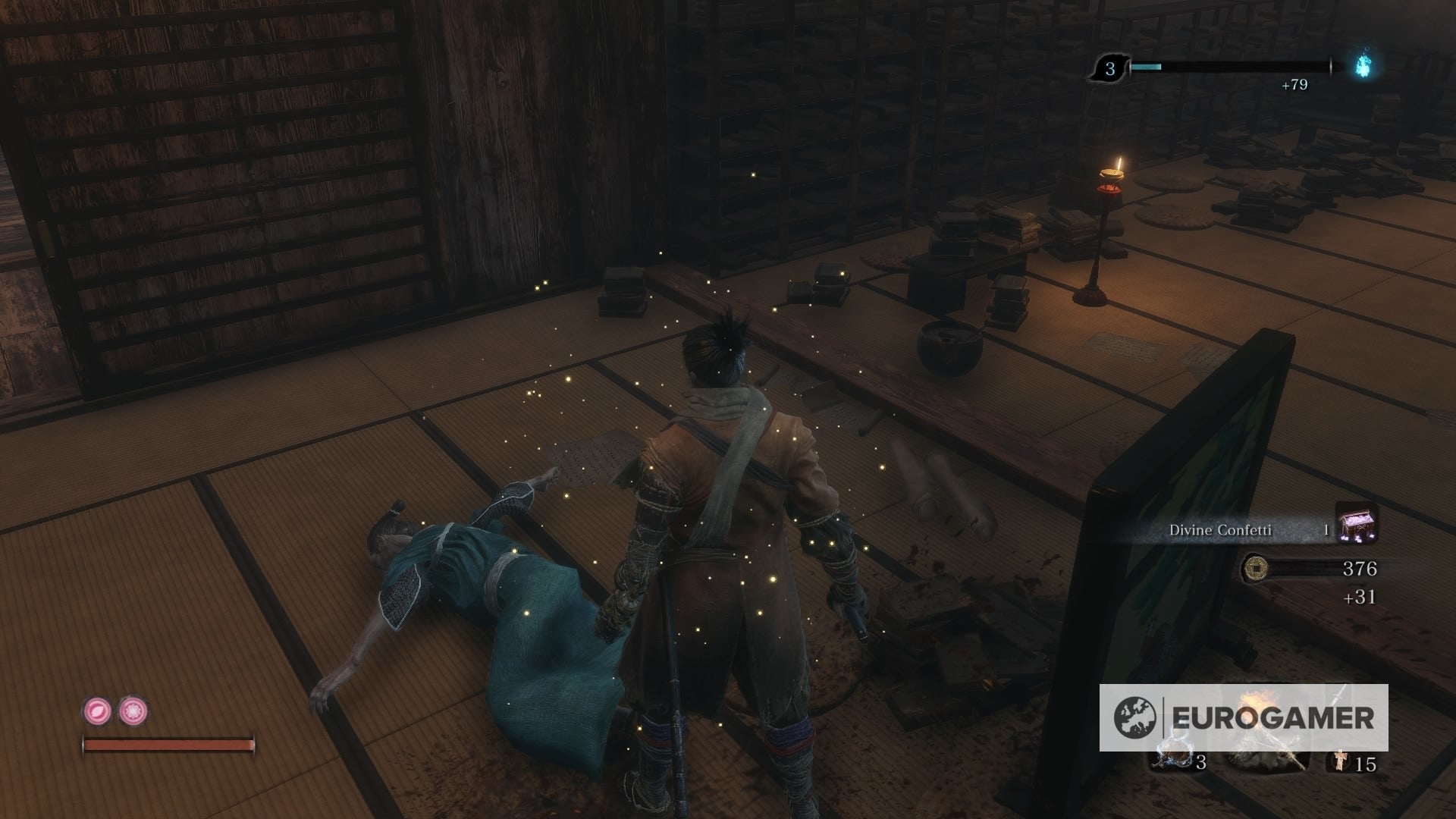The image size is (1456, 819).
Task: Click the Eurogamer globe emblem
Action: (1137, 716)
